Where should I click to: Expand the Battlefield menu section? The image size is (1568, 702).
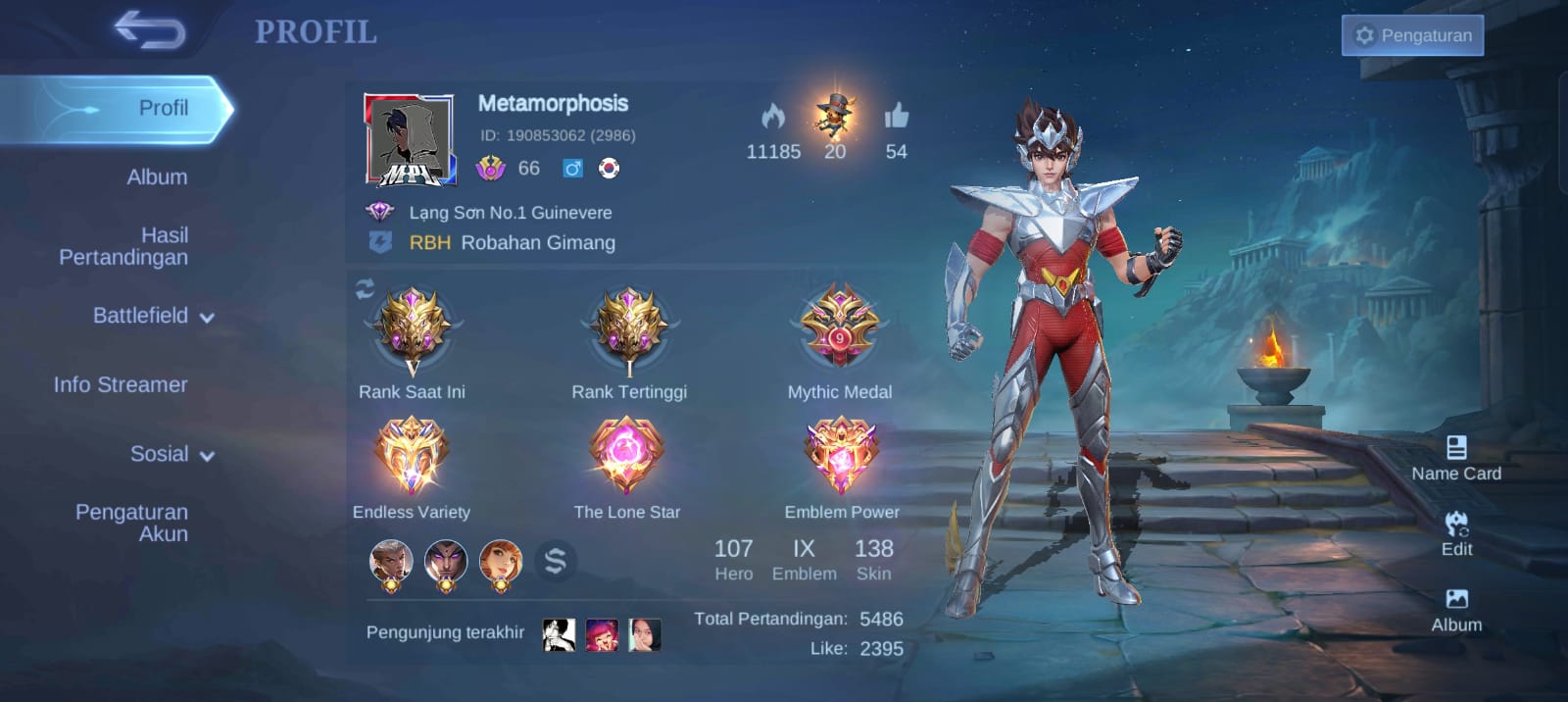(x=152, y=316)
